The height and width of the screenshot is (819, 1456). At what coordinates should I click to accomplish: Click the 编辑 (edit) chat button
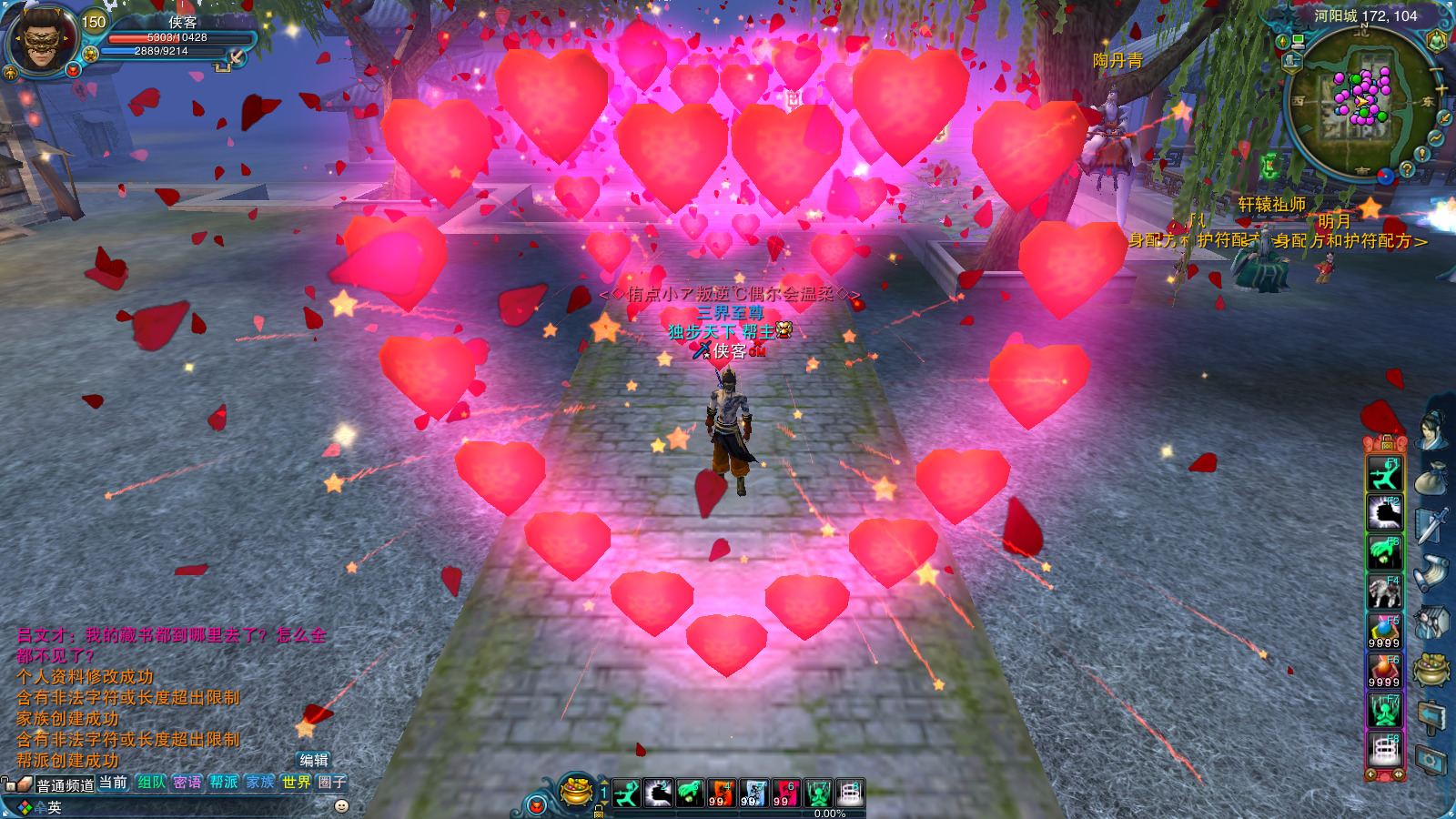click(314, 760)
